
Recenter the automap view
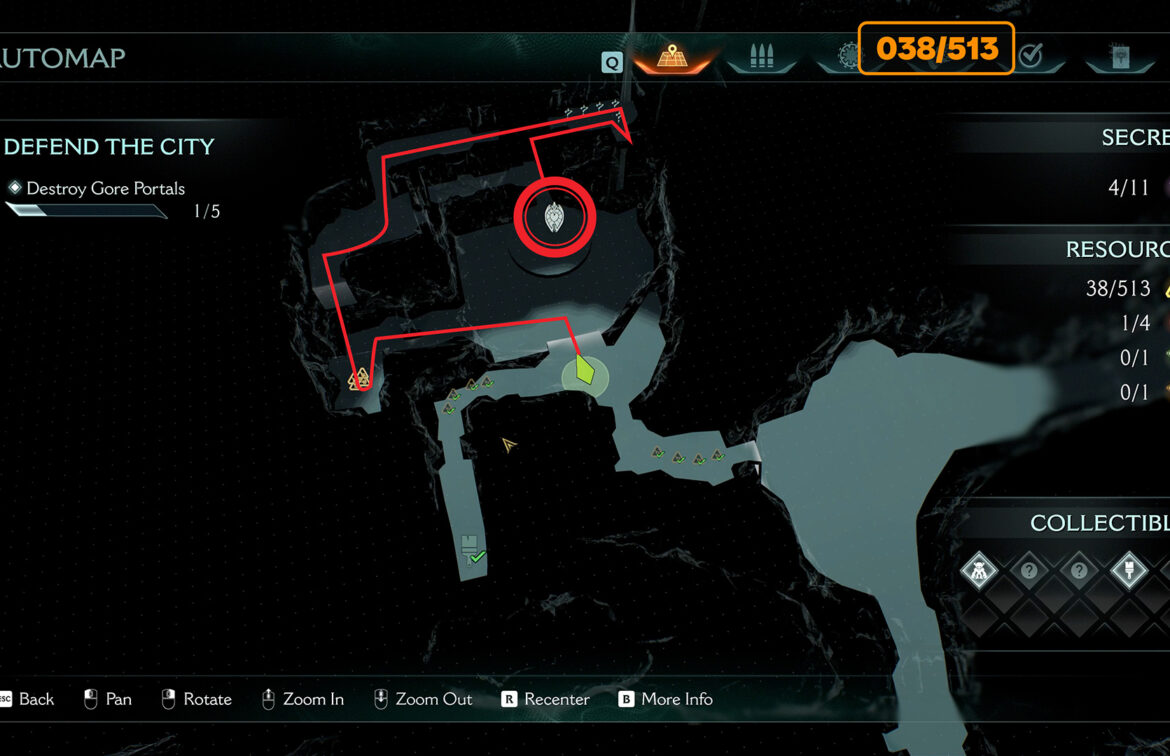545,699
